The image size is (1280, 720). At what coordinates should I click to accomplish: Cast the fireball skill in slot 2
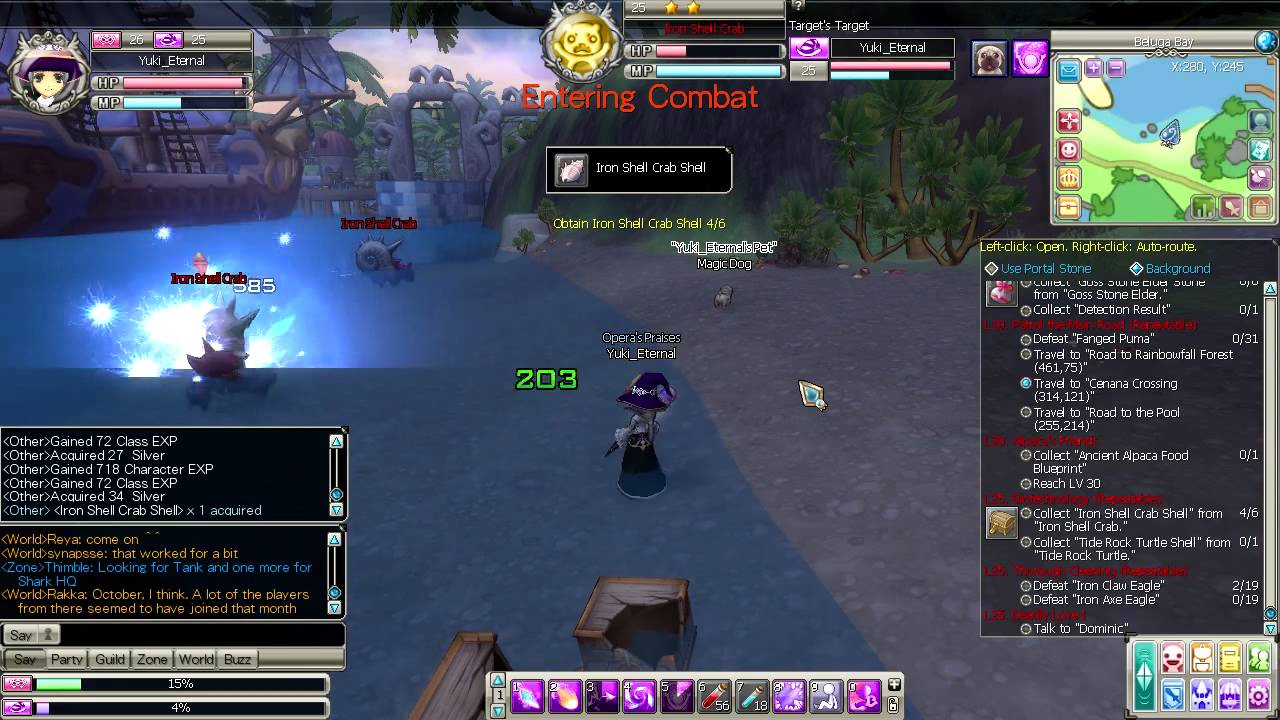(x=564, y=696)
